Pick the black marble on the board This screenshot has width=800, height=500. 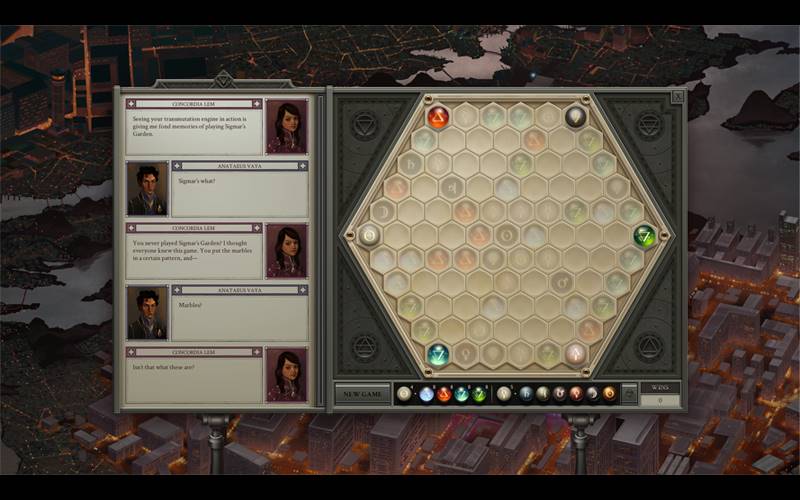[x=575, y=117]
